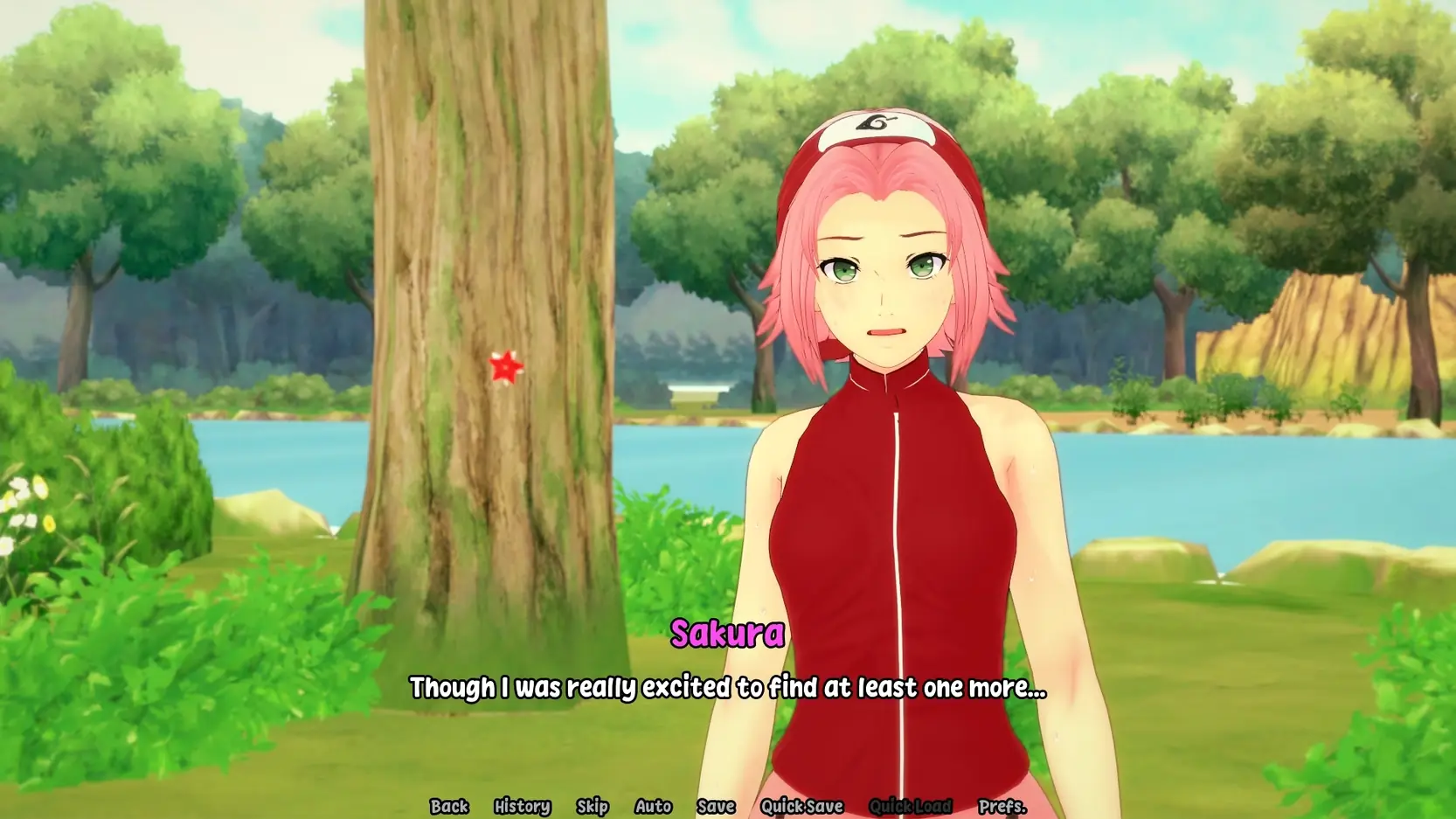Choose Quick Load in the bottom menu
The image size is (1456, 819).
(x=910, y=806)
